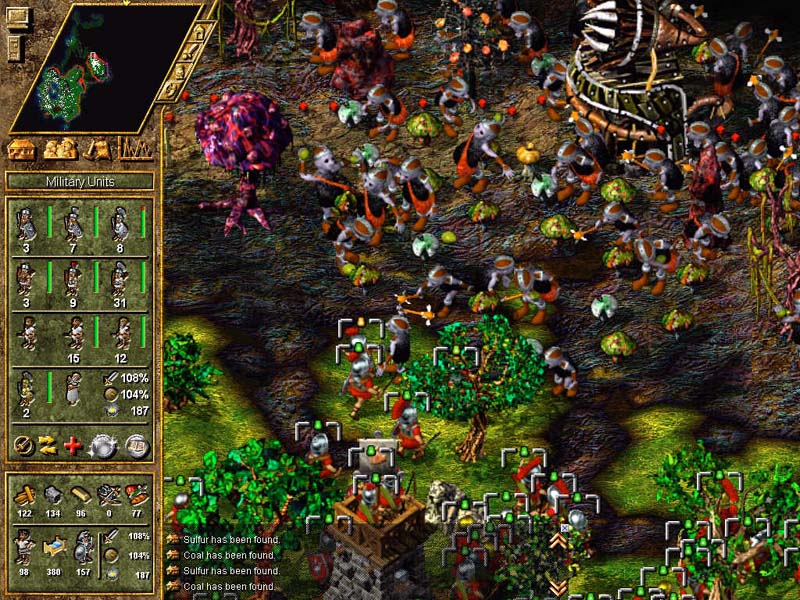Click the red cross heal button
This screenshot has width=800, height=600.
(x=73, y=446)
